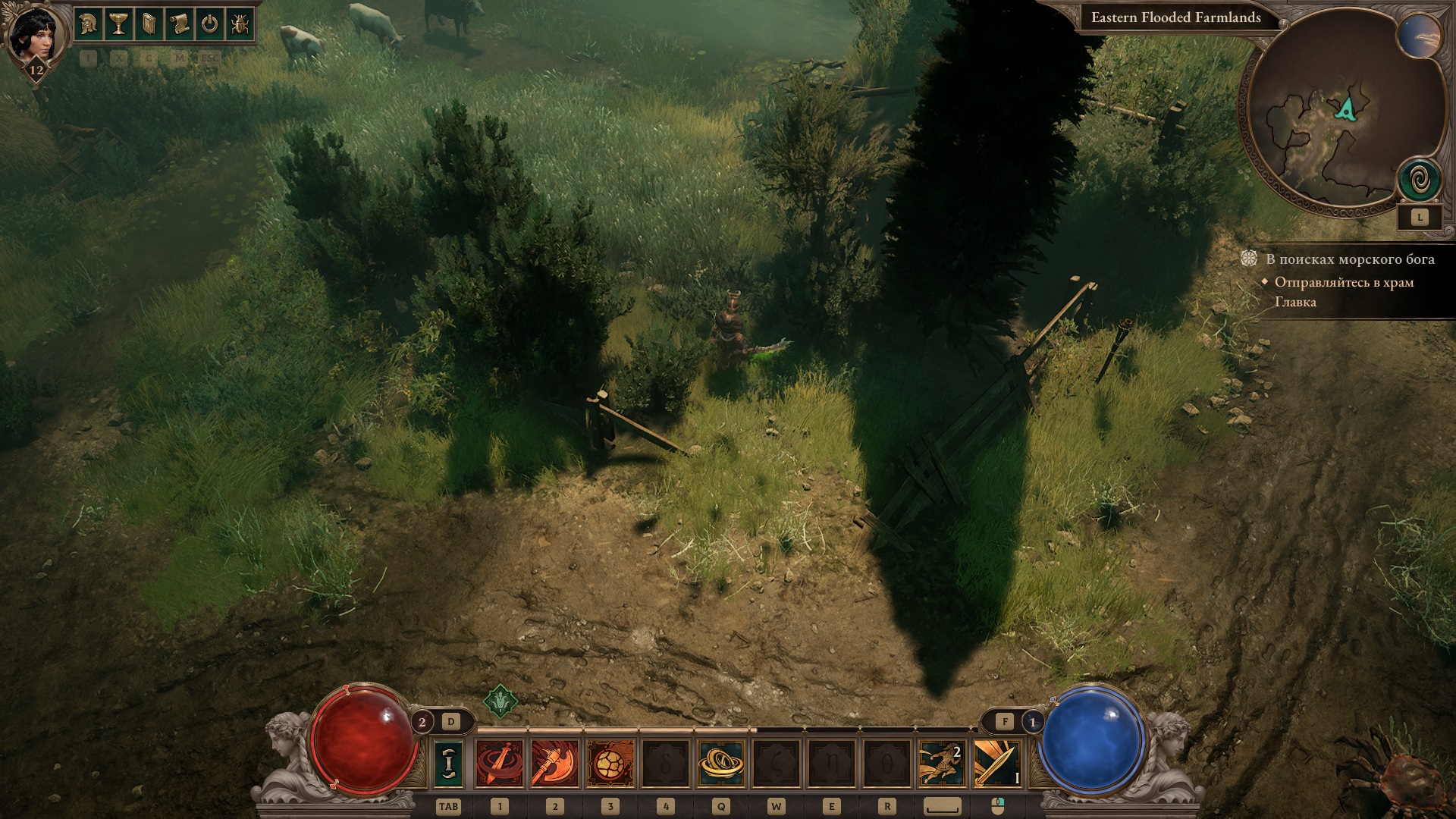Click the beetle bug-report icon
Viewport: 1456px width, 819px height.
click(x=240, y=24)
